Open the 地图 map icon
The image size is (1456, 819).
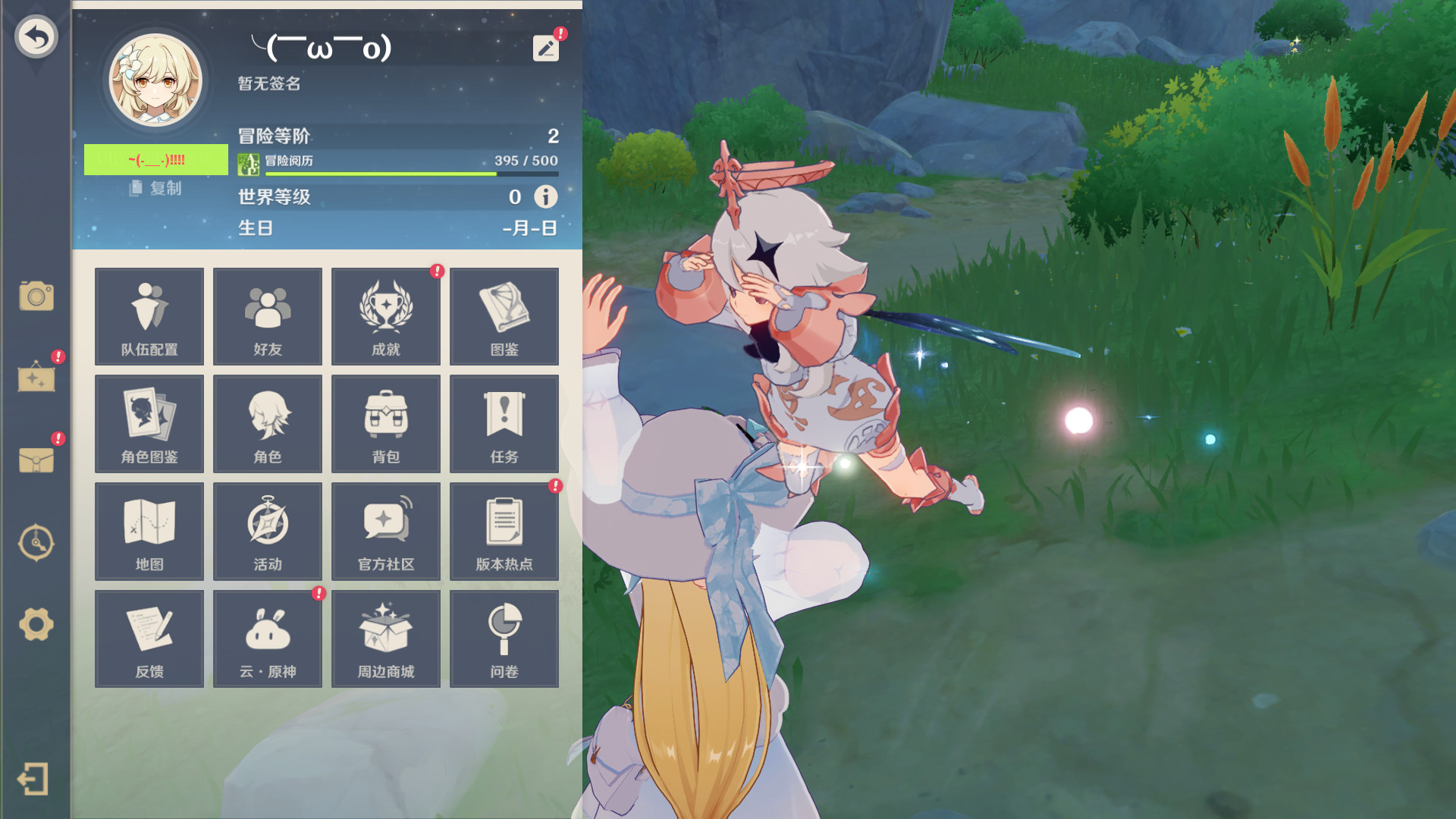tap(149, 531)
